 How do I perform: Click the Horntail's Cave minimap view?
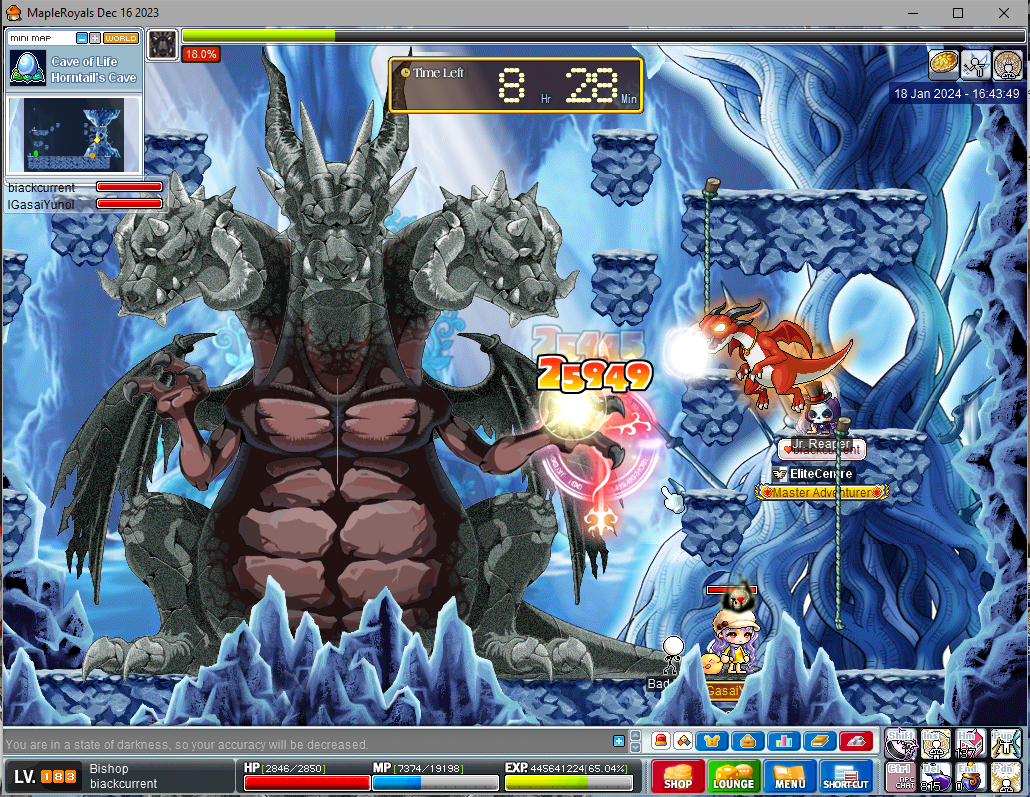[76, 134]
